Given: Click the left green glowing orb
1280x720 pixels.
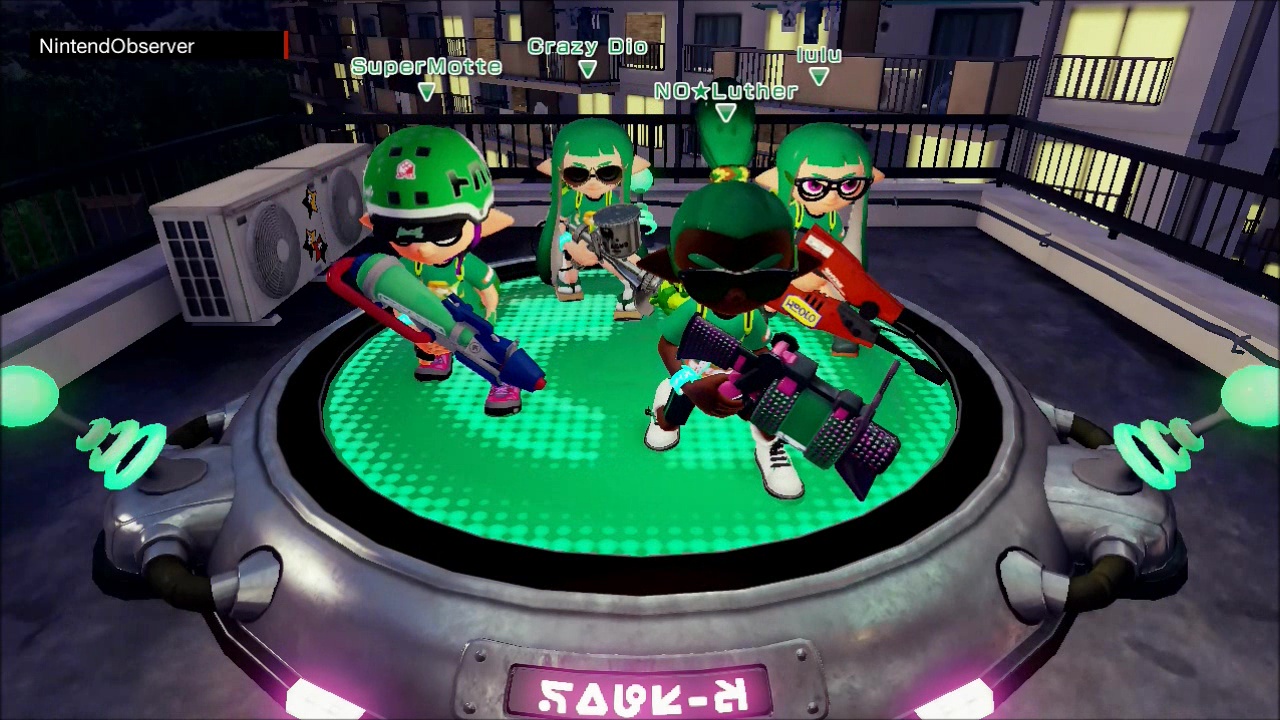Looking at the screenshot, I should (25, 395).
